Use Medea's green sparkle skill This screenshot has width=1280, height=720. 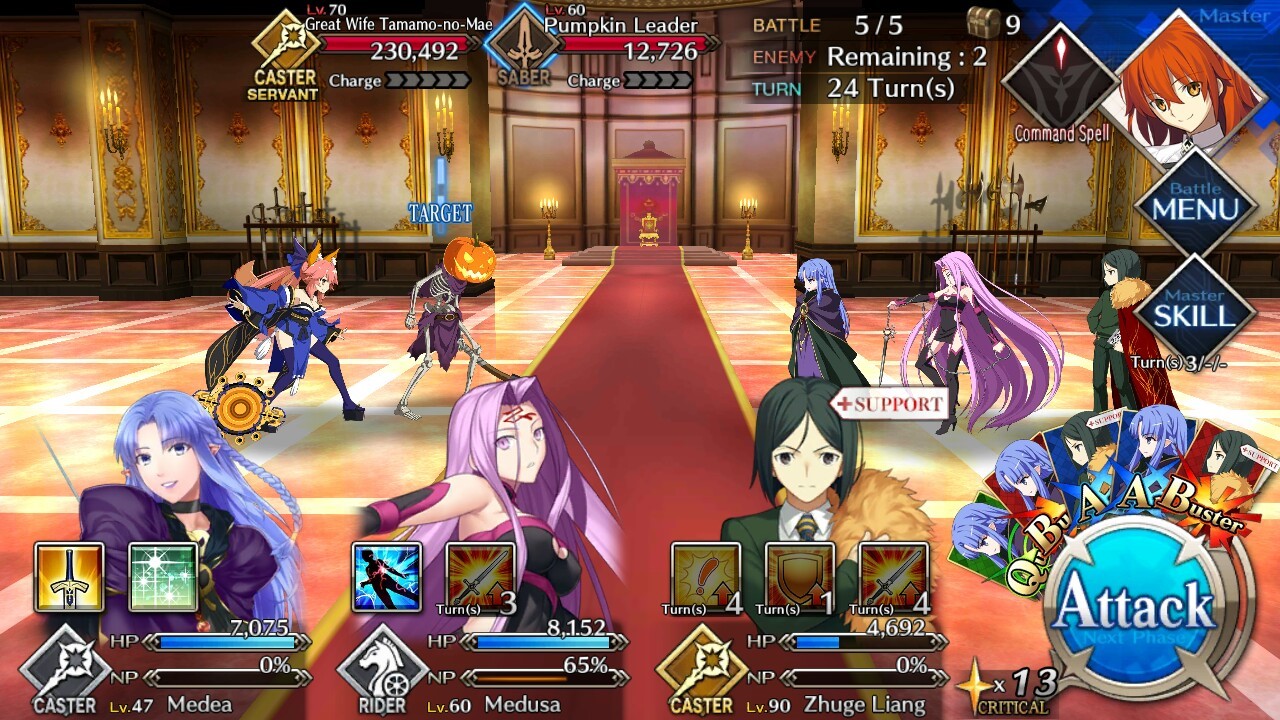(x=164, y=577)
